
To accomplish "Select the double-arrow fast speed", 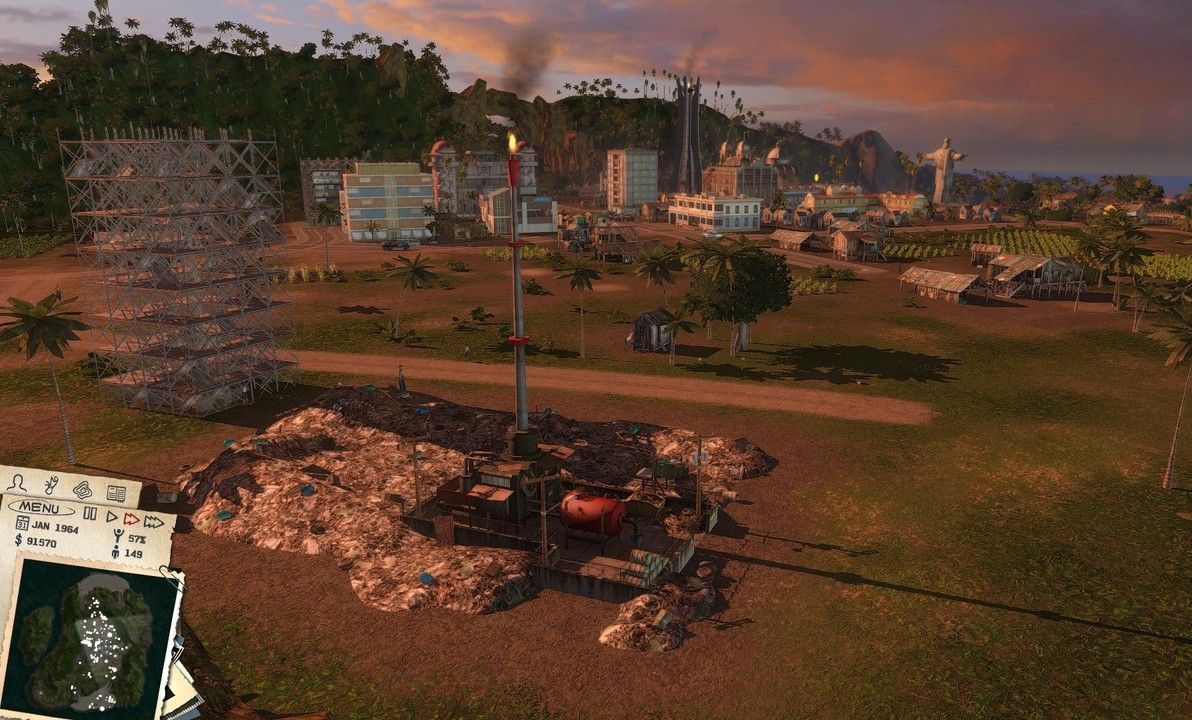I will [131, 518].
